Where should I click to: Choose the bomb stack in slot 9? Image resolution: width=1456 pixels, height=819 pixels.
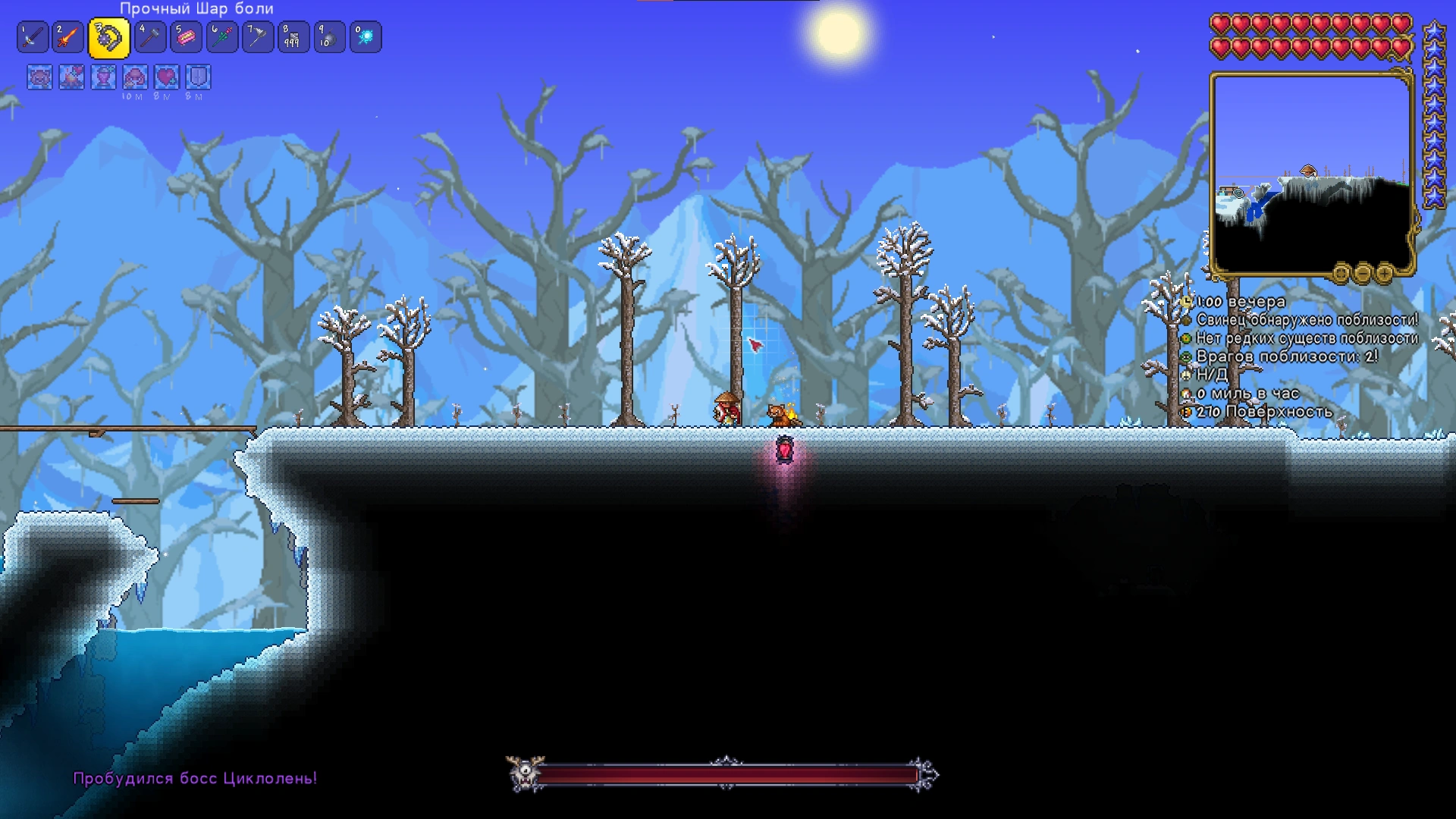coord(329,37)
